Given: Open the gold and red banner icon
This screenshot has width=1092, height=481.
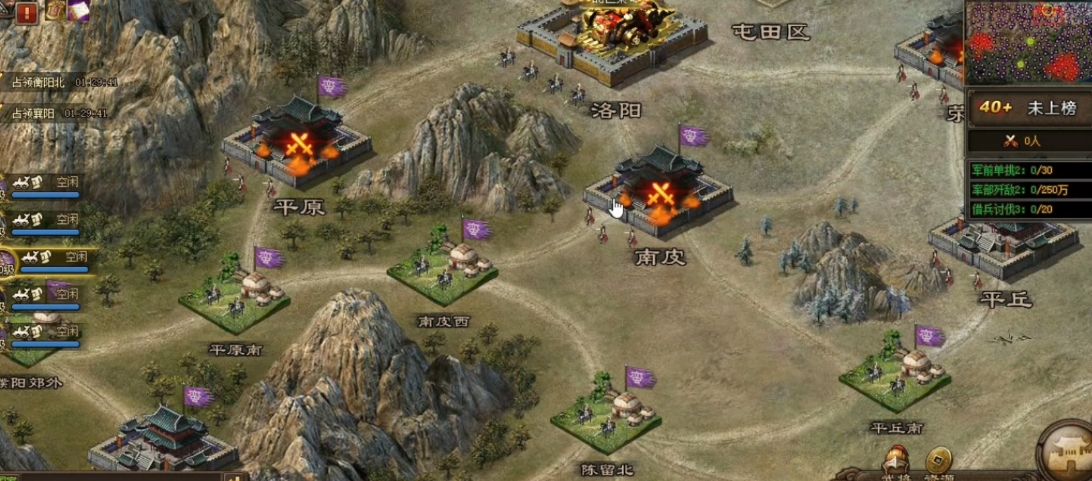Looking at the screenshot, I should point(55,11).
